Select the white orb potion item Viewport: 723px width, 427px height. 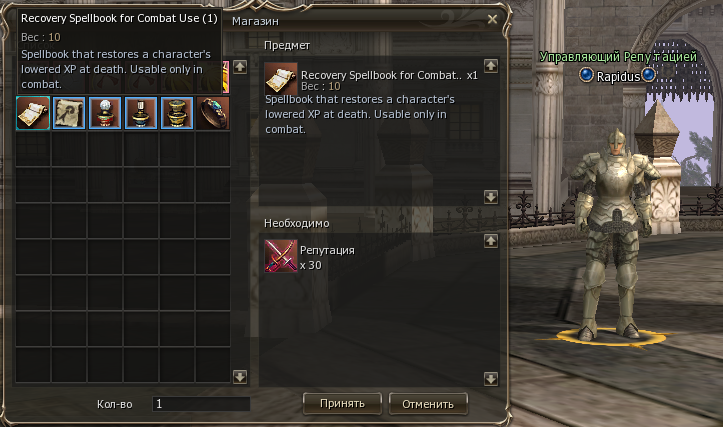coord(105,113)
